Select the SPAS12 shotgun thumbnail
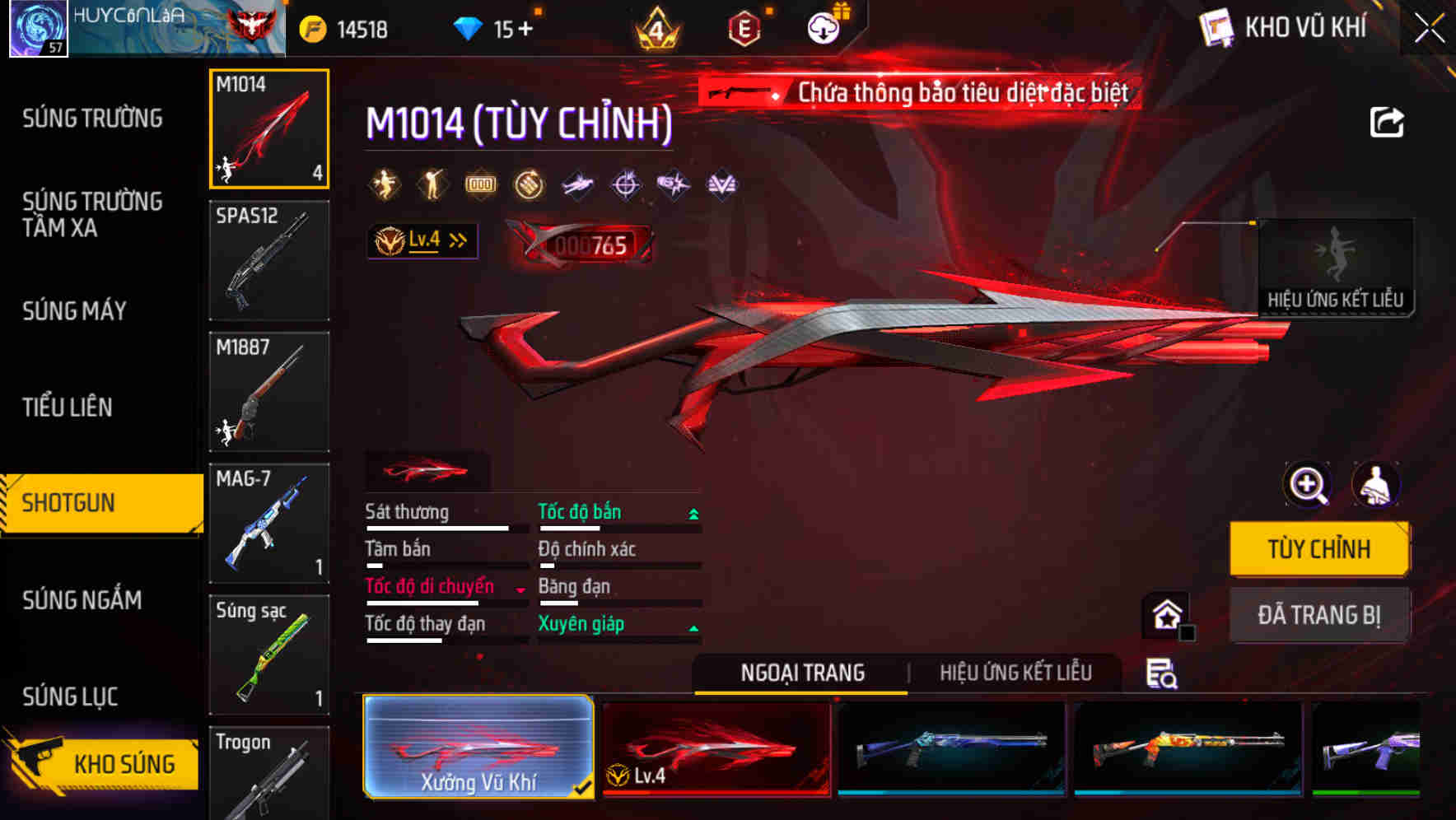The image size is (1456, 820). [x=268, y=260]
